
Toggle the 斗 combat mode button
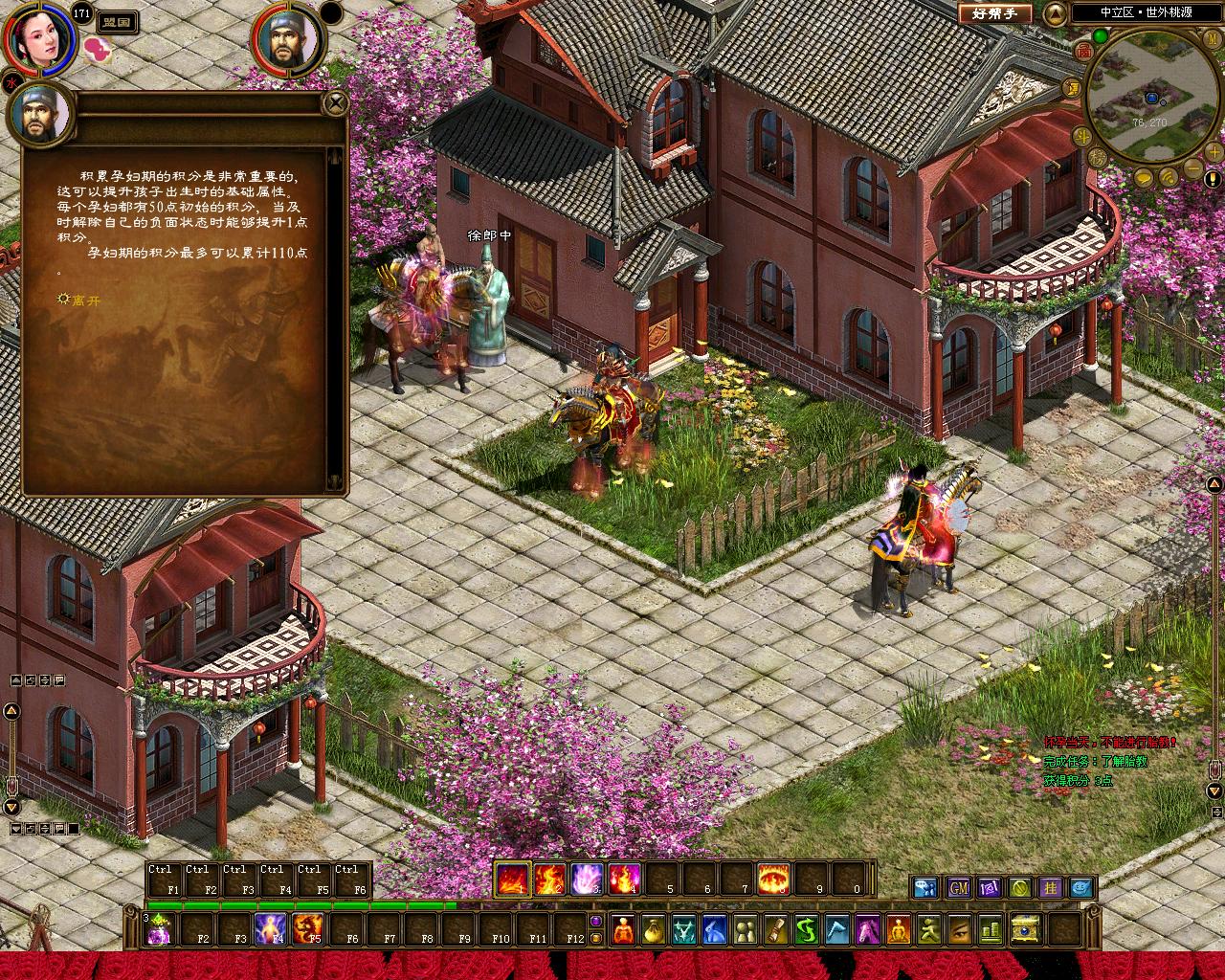pyautogui.click(x=1082, y=135)
